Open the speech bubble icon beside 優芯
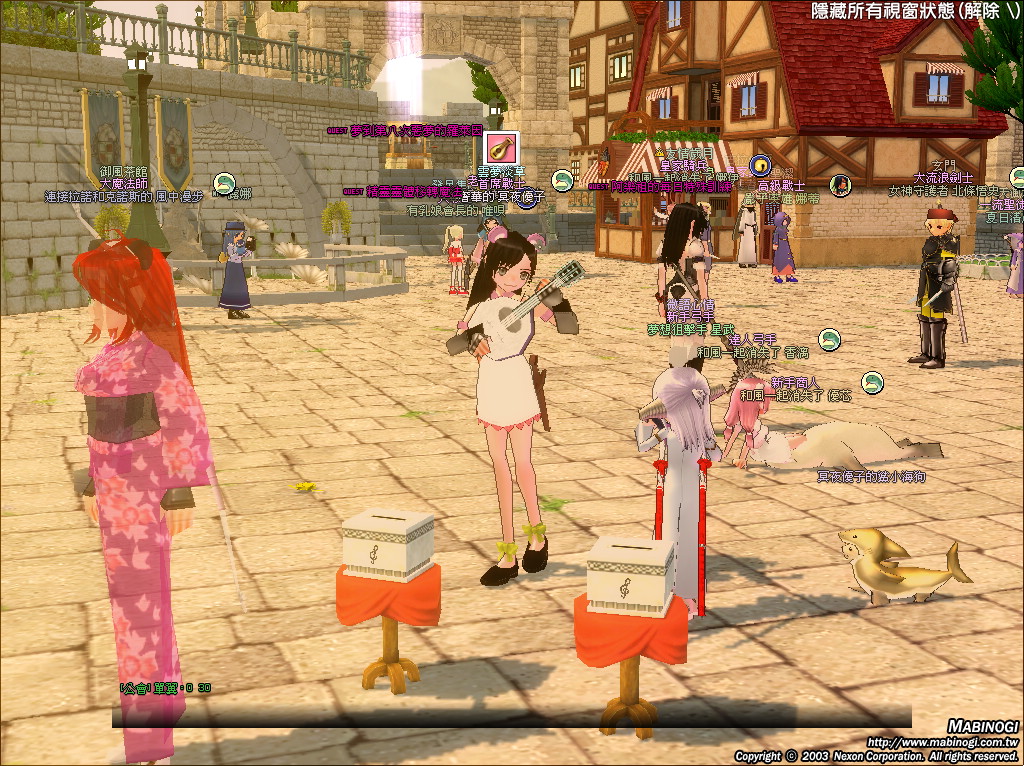The width and height of the screenshot is (1024, 766). 872,382
